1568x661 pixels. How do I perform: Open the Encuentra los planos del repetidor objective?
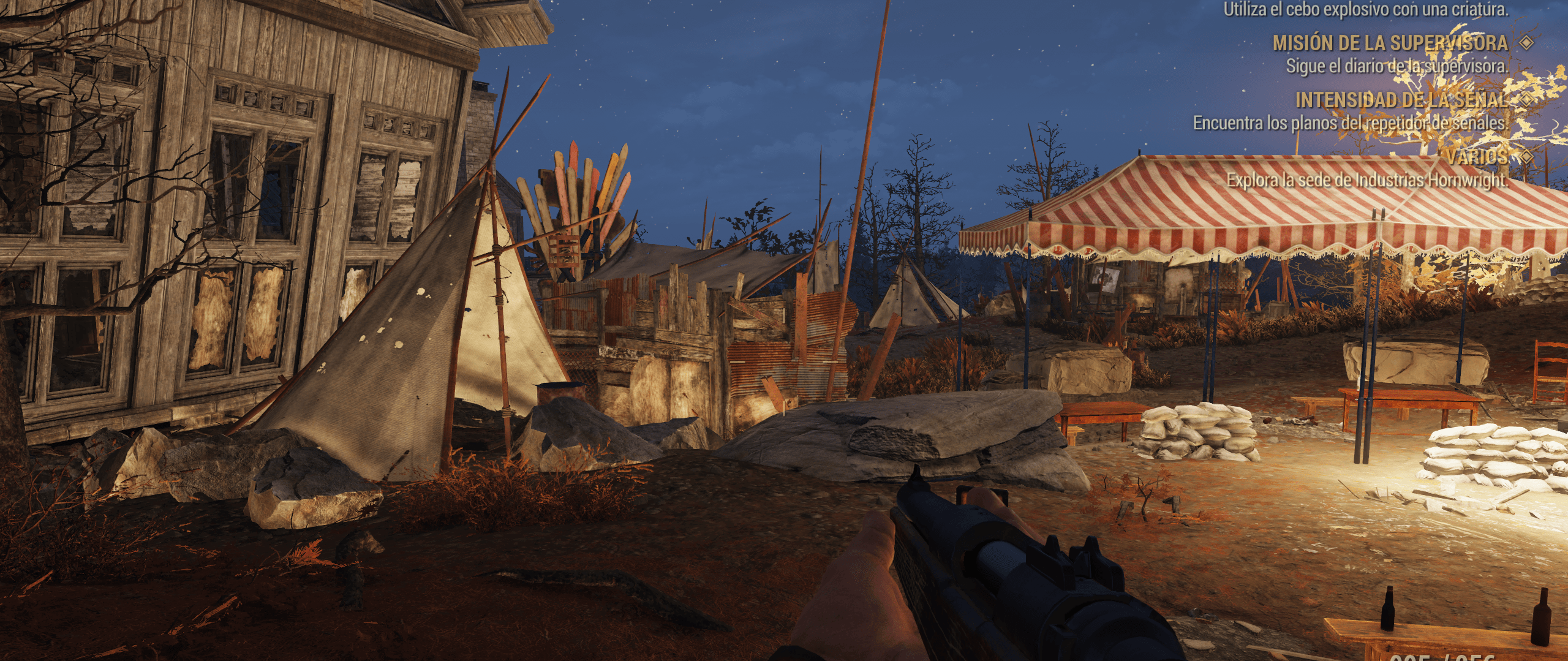[x=1350, y=123]
